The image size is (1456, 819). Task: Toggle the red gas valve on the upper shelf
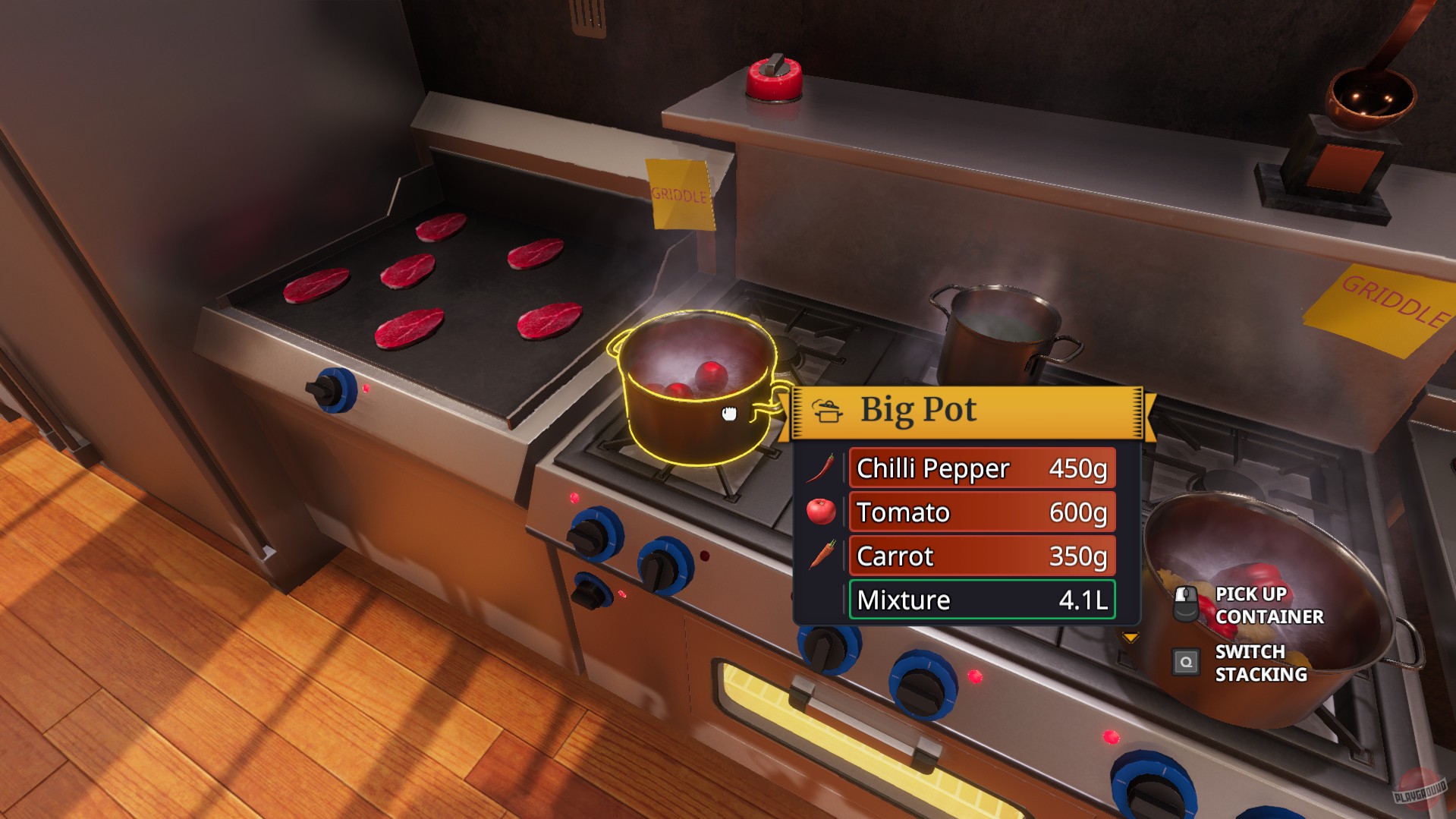click(x=773, y=77)
